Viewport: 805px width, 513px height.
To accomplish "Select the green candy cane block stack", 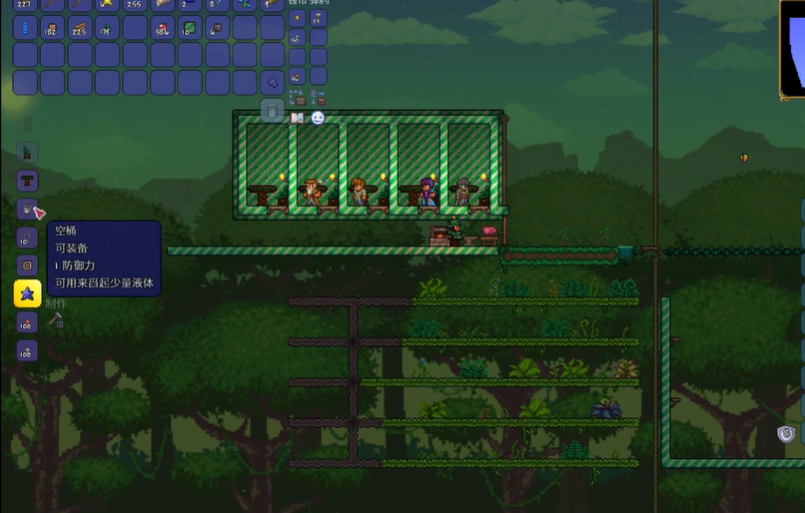I will 189,28.
